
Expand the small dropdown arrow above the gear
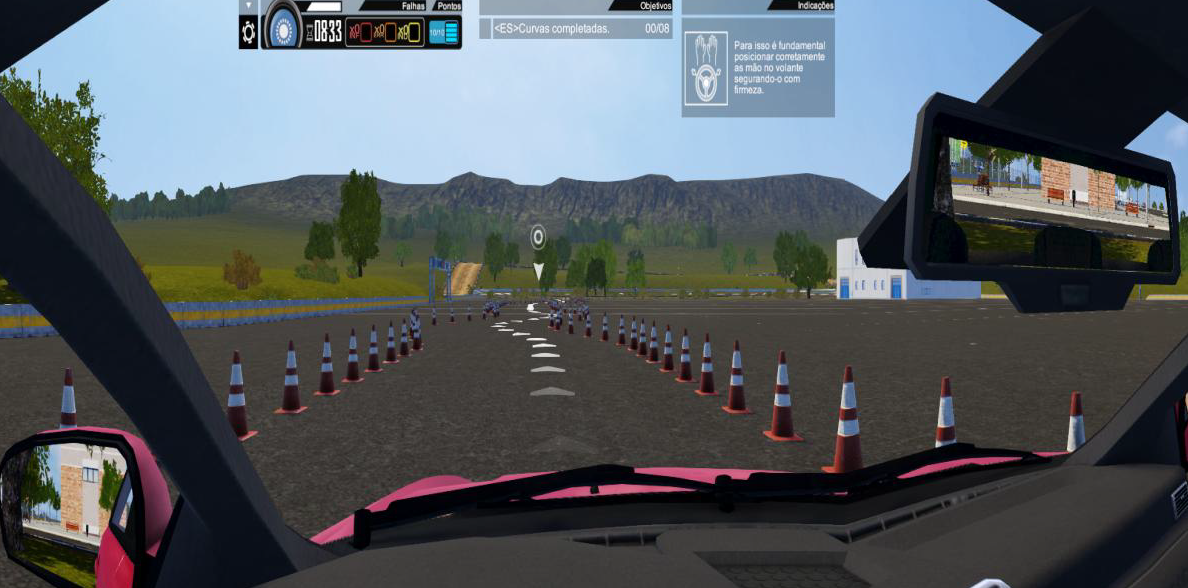tap(248, 6)
